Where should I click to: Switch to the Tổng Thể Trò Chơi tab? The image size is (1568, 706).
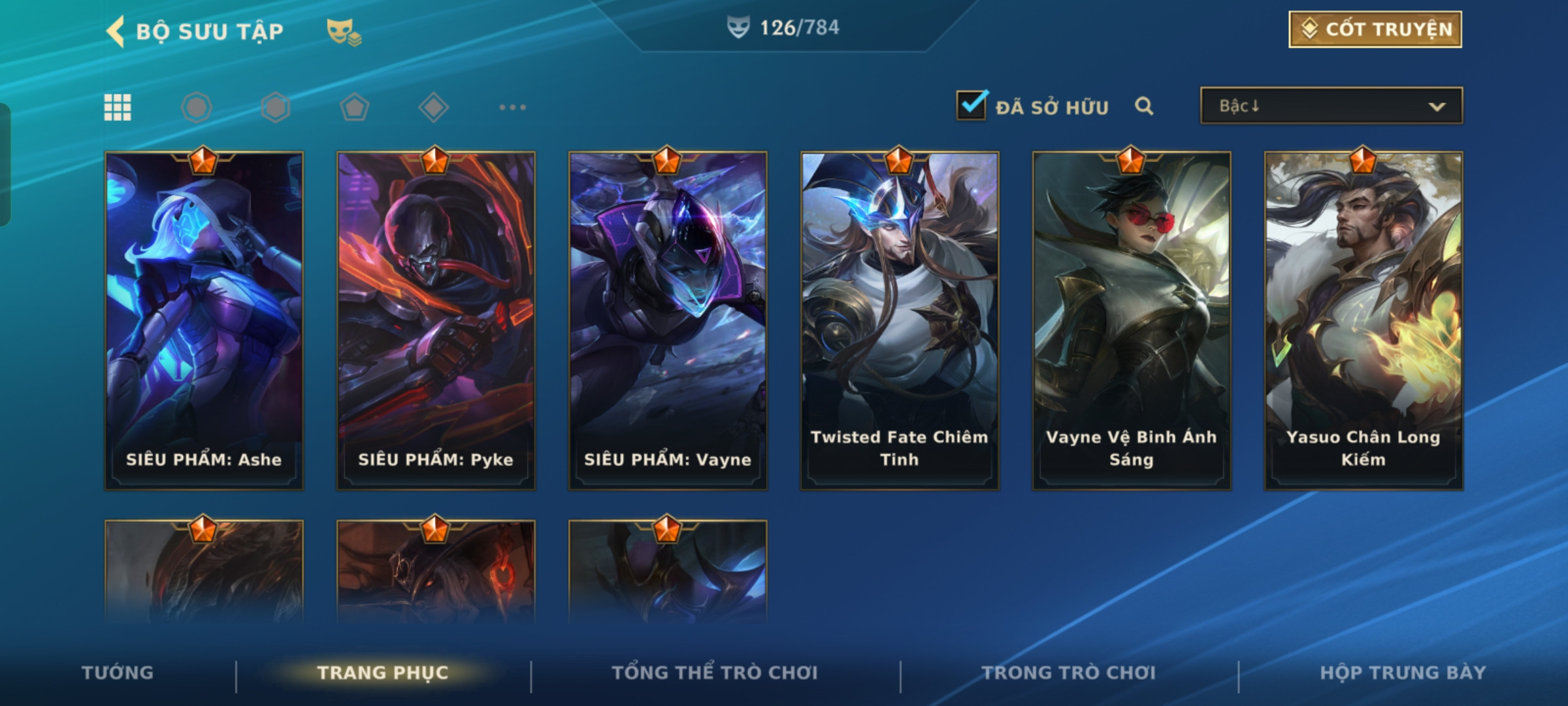pos(714,673)
